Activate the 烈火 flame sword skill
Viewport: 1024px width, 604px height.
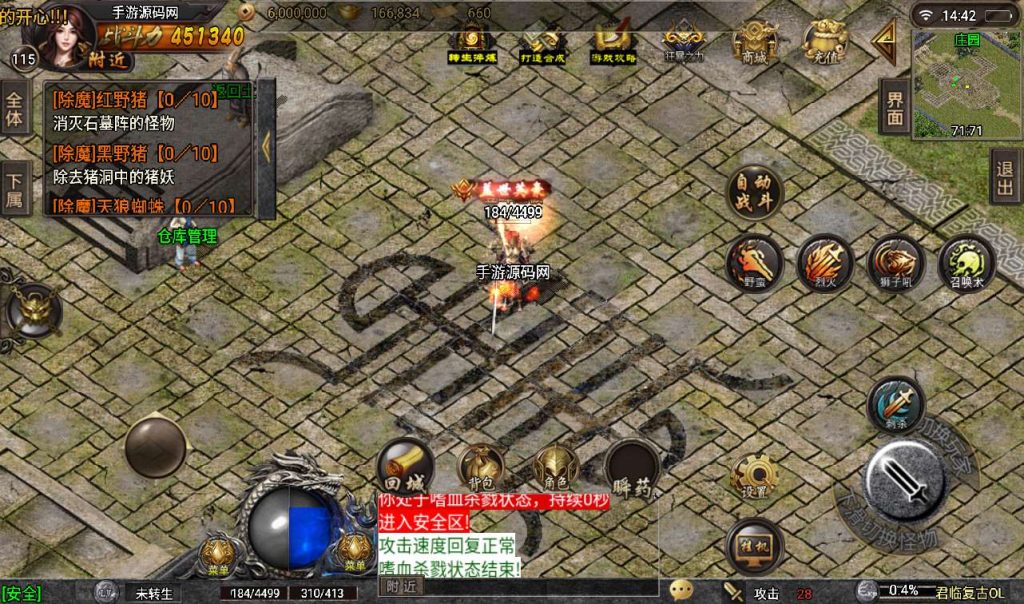click(824, 262)
